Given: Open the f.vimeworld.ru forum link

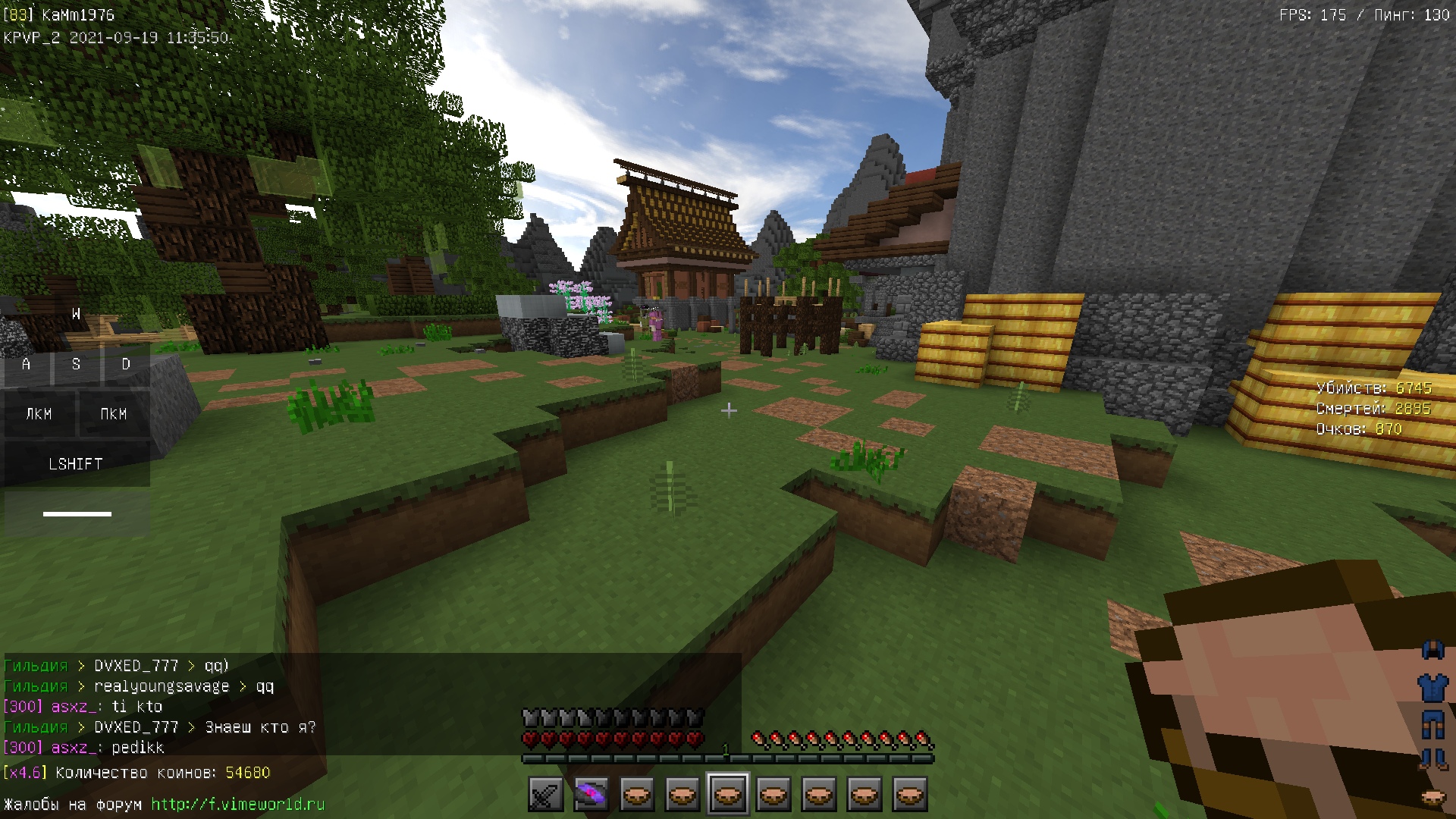Looking at the screenshot, I should (237, 804).
